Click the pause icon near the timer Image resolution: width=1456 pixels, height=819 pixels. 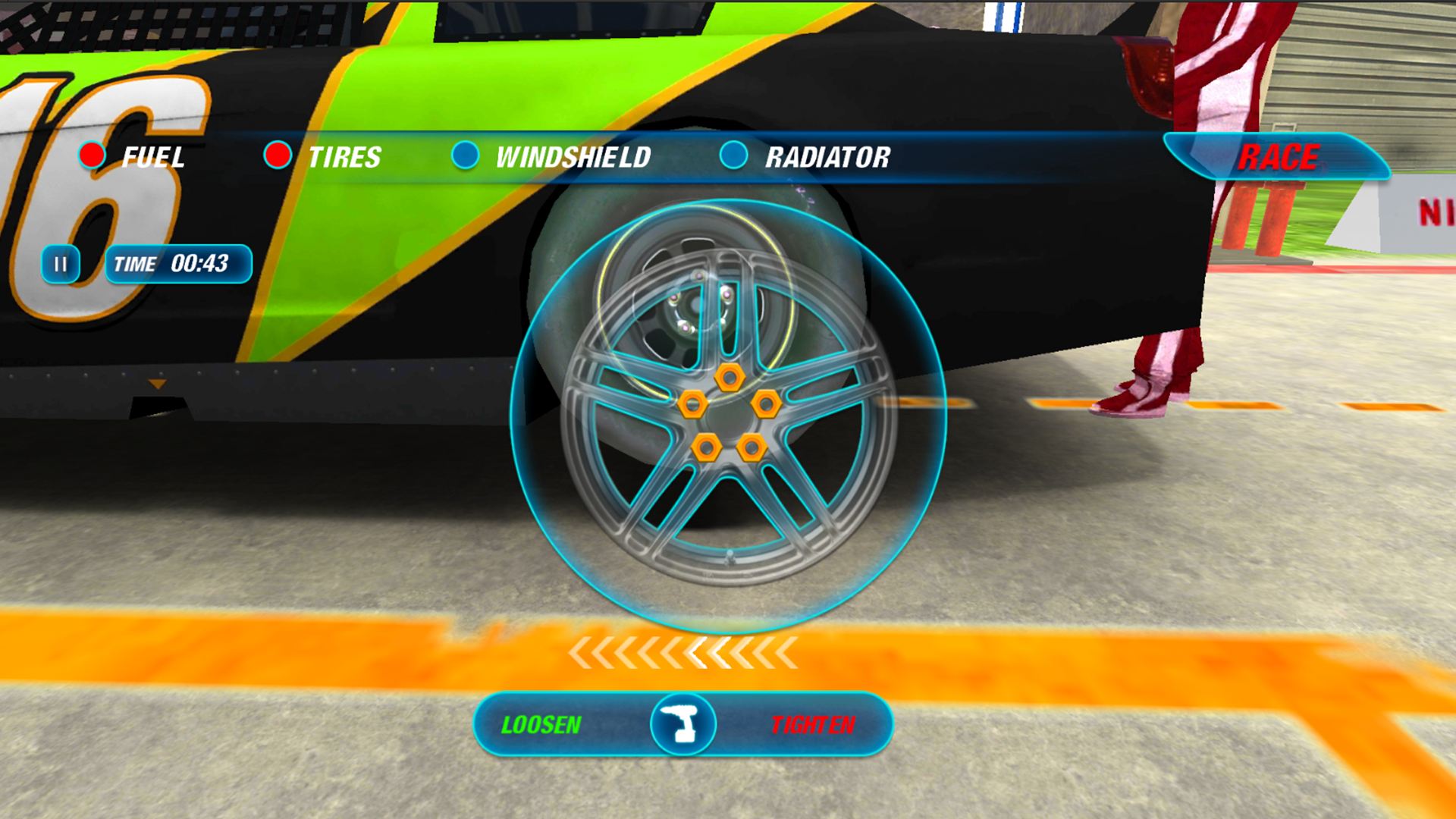click(x=61, y=263)
